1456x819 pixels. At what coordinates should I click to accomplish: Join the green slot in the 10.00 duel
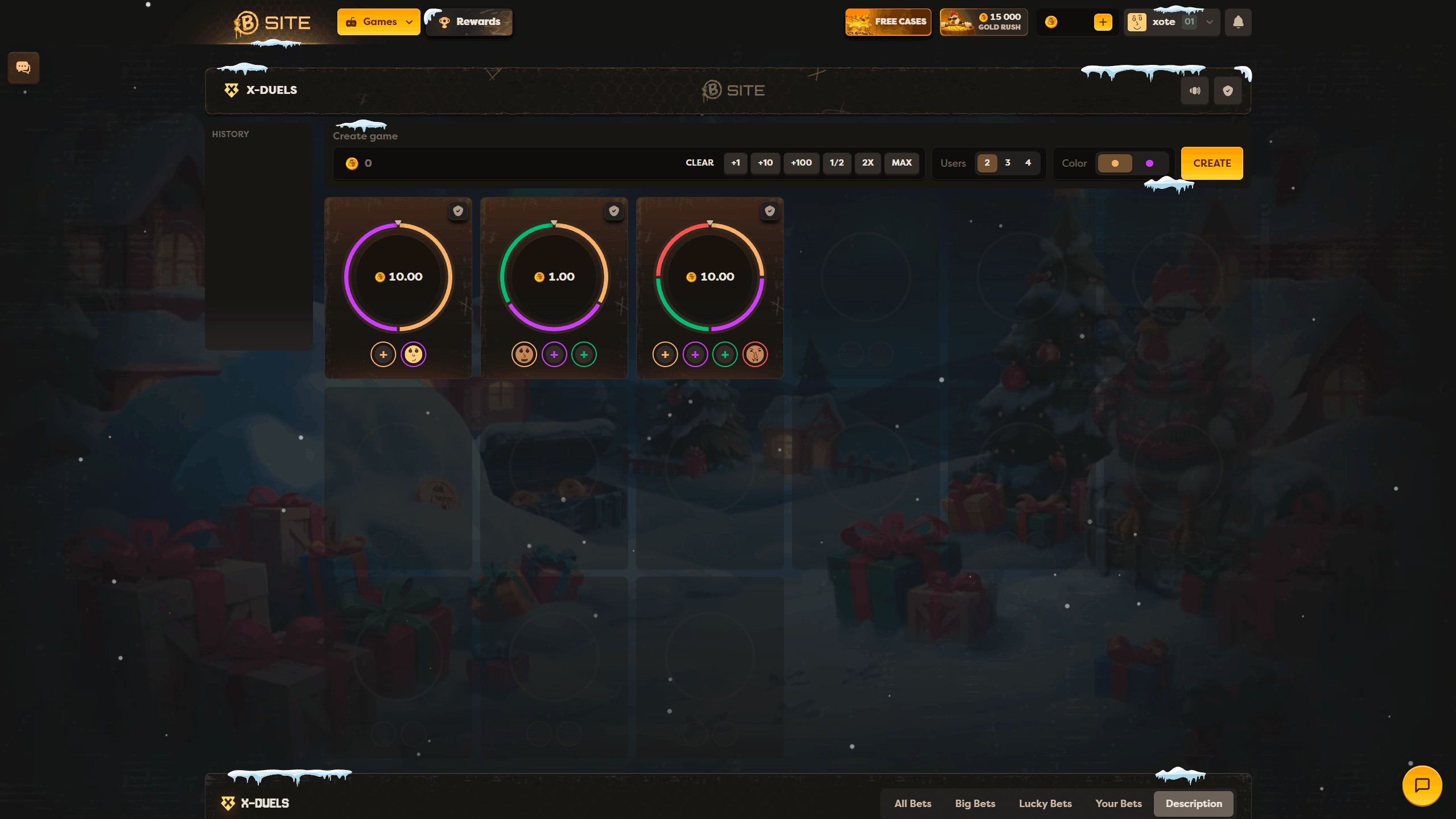point(725,354)
